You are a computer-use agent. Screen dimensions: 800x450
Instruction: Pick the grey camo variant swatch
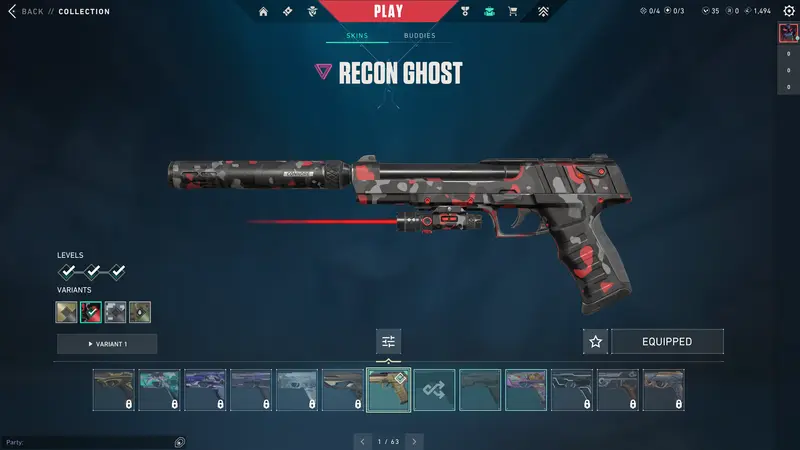point(115,312)
